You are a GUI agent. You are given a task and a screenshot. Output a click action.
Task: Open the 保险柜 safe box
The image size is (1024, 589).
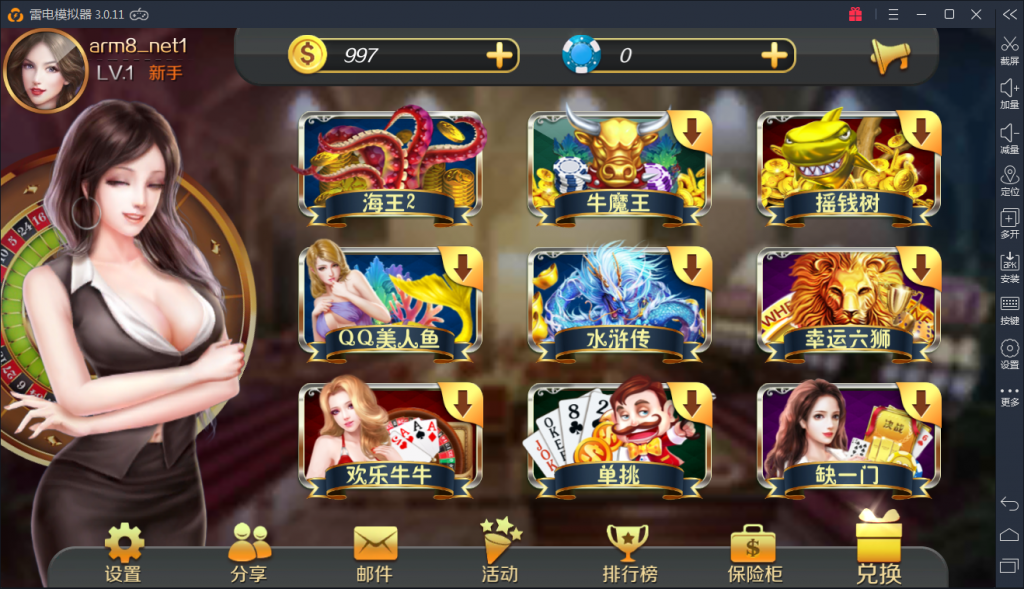click(754, 553)
